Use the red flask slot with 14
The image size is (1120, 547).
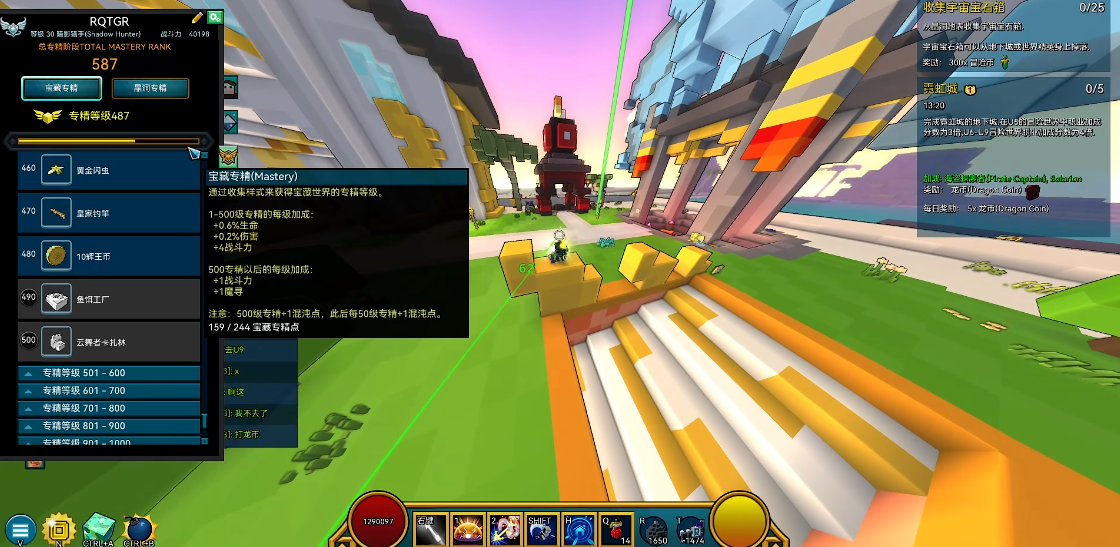(617, 529)
